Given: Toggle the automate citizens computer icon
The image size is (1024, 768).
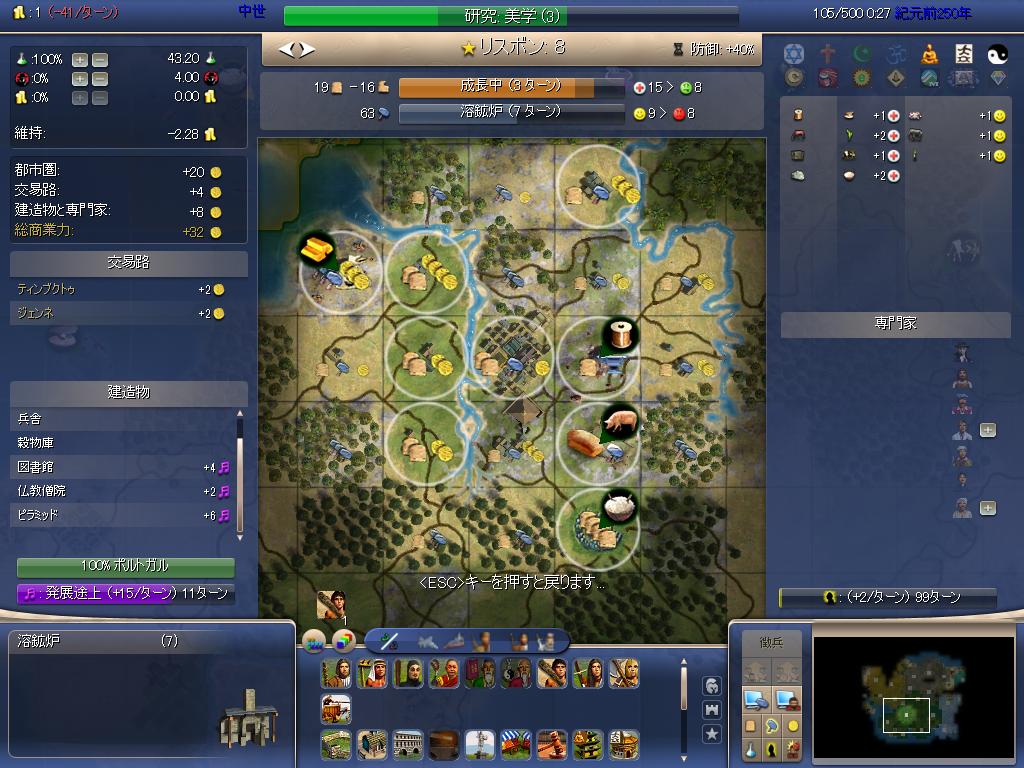Looking at the screenshot, I should 787,699.
